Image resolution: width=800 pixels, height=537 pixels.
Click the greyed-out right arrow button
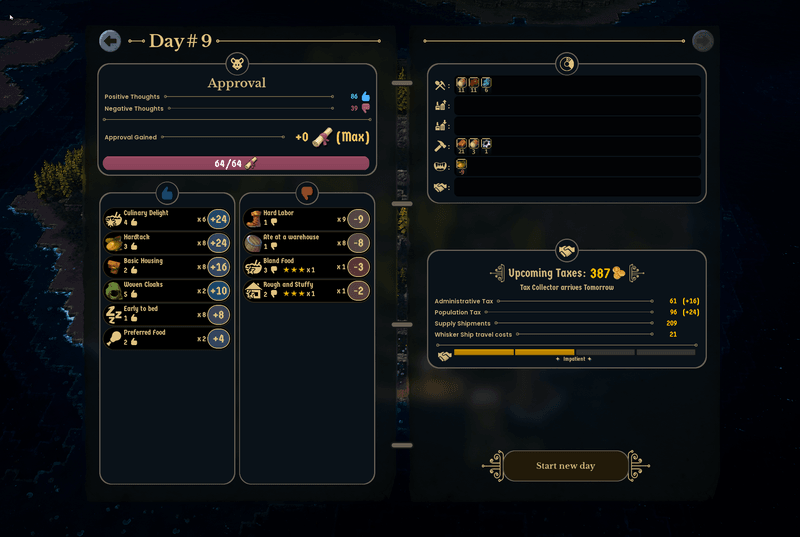tap(703, 41)
